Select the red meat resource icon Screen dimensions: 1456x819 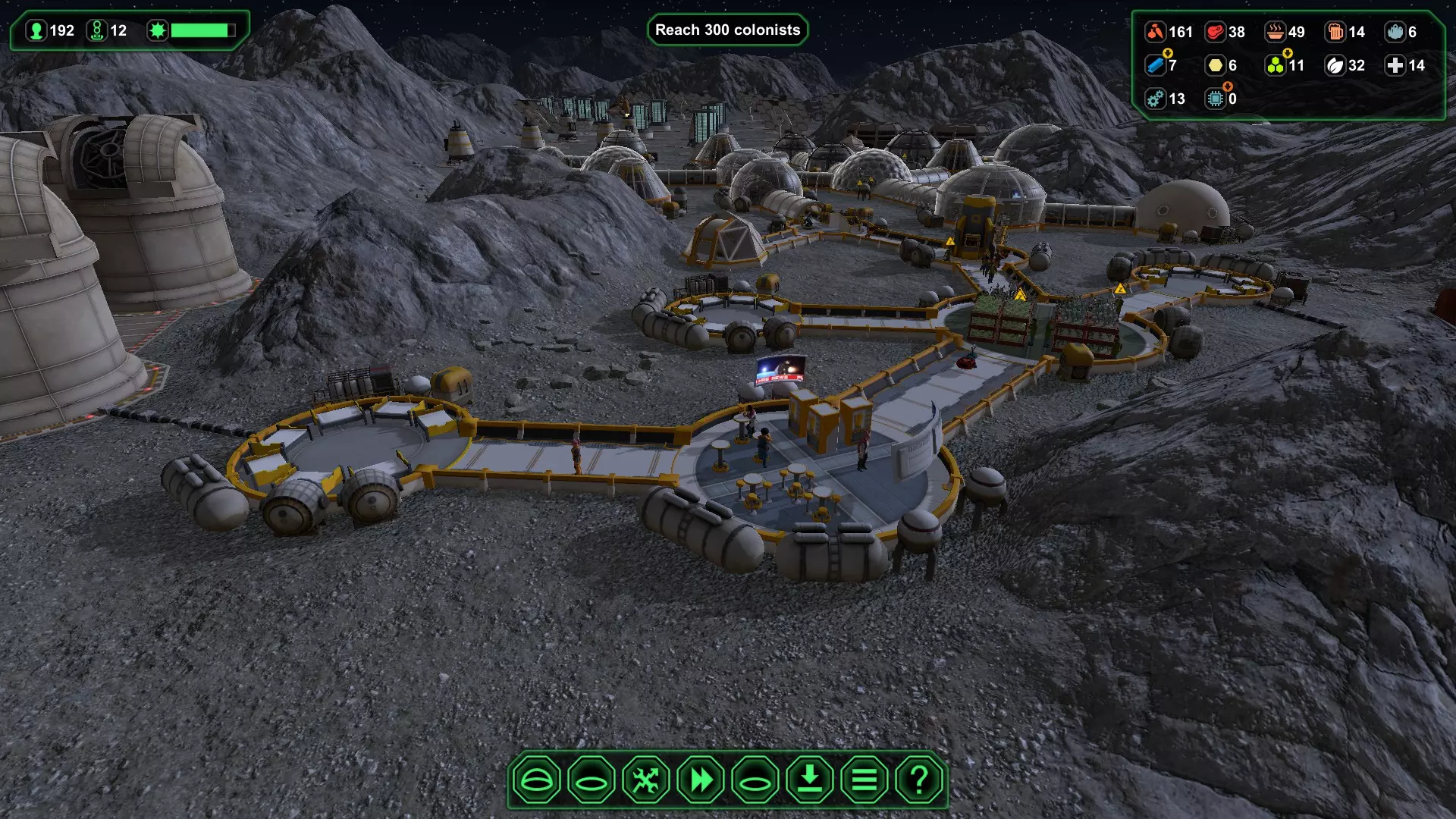tap(1216, 32)
